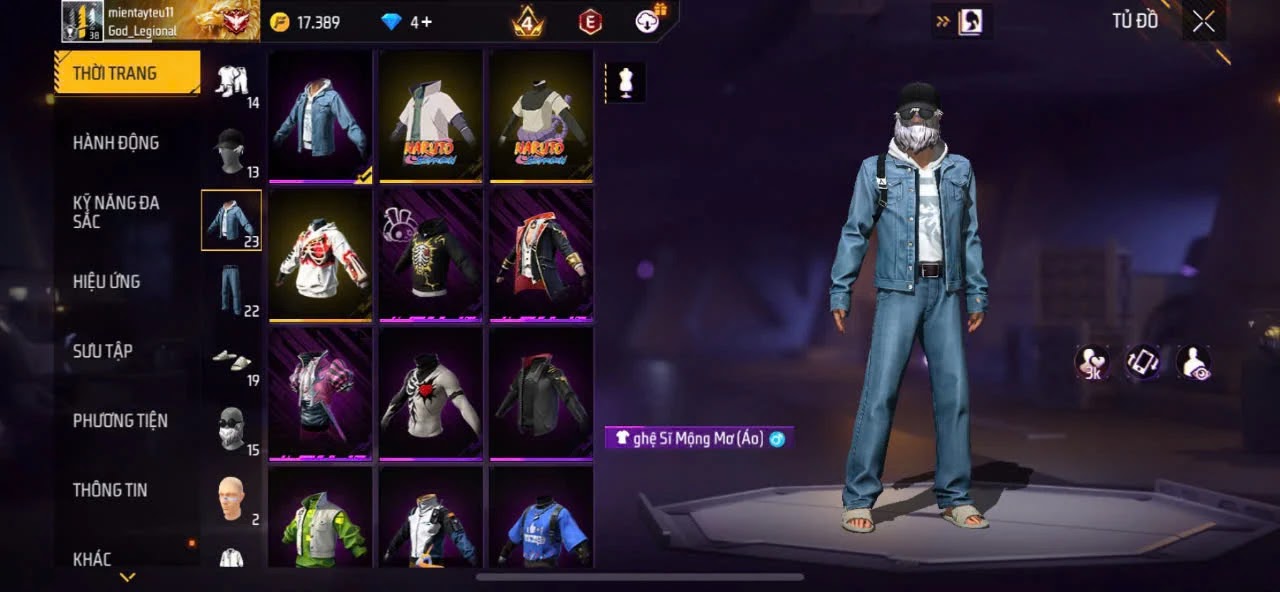Equip the blue denim jacket item

click(320, 117)
